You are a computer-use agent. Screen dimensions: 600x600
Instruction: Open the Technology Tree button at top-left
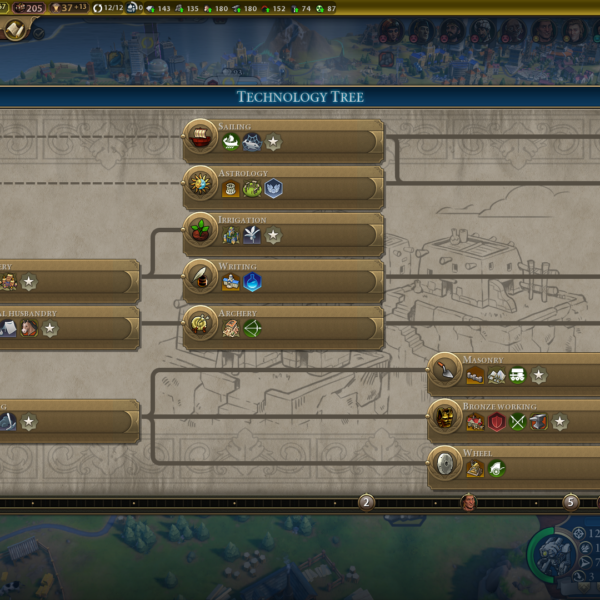pos(15,30)
